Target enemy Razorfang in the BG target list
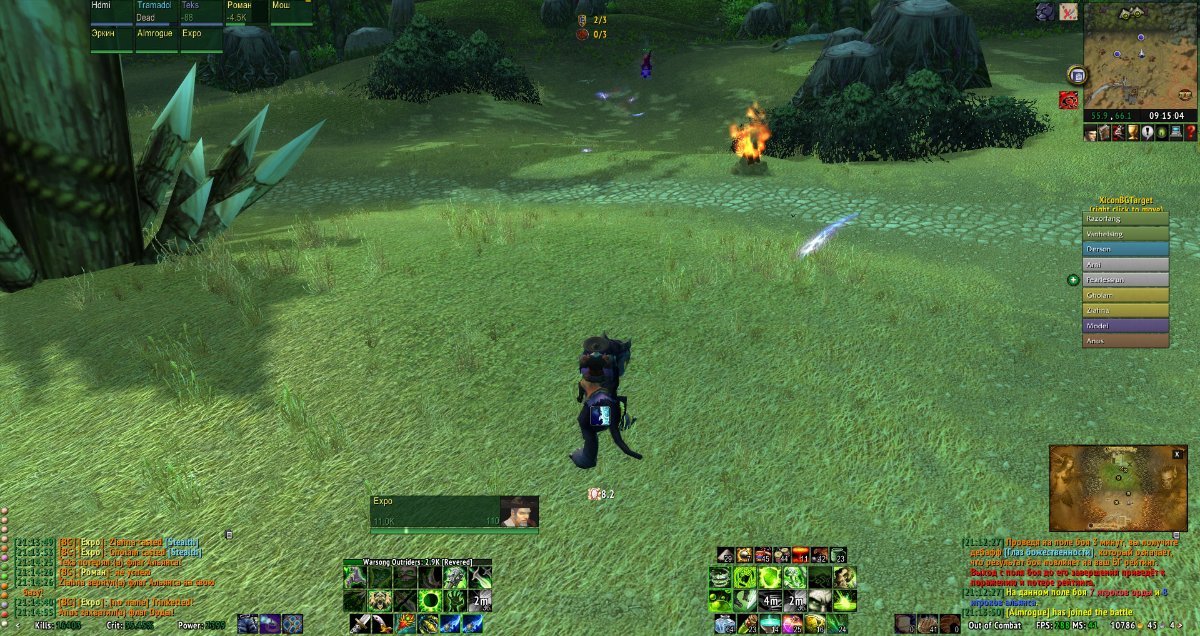The width and height of the screenshot is (1200, 636). coord(1126,216)
